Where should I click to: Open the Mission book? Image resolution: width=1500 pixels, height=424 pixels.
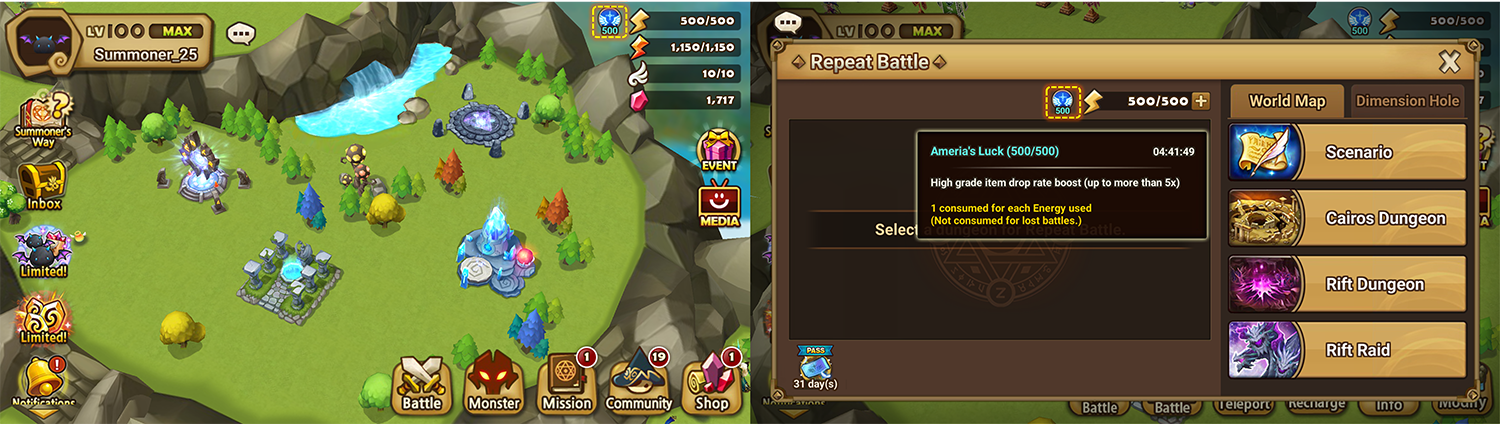(x=567, y=383)
